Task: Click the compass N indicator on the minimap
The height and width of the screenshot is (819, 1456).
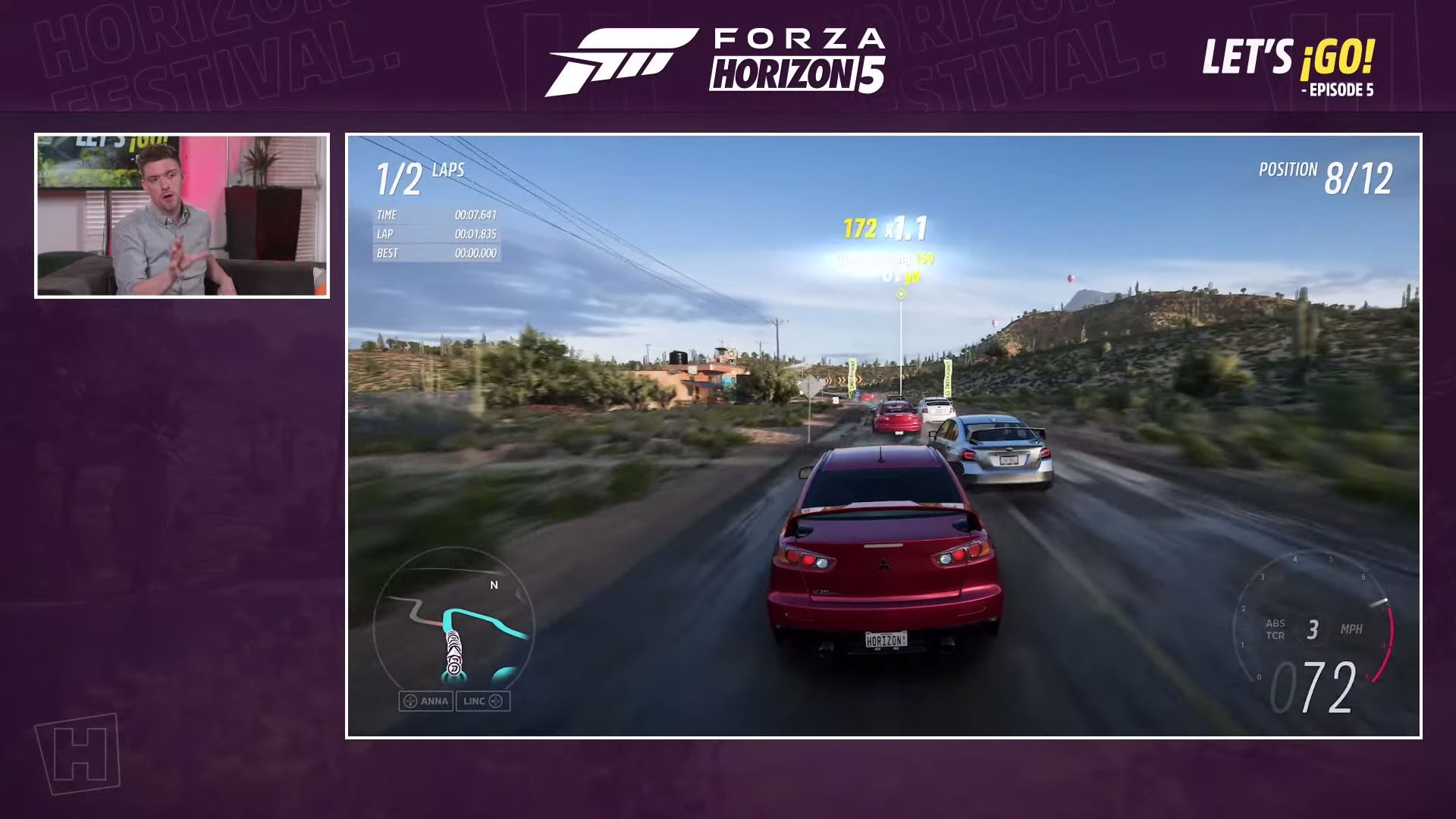Action: pyautogui.click(x=495, y=585)
